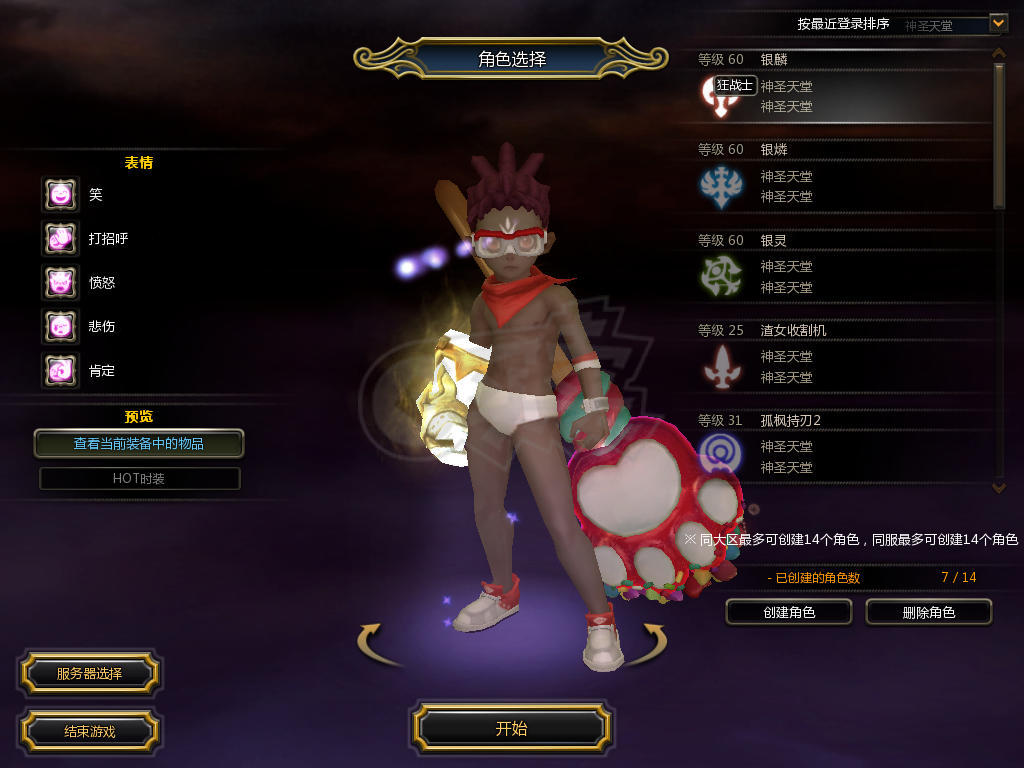
Task: Activate the 肯定 affirm emote
Action: pos(60,370)
